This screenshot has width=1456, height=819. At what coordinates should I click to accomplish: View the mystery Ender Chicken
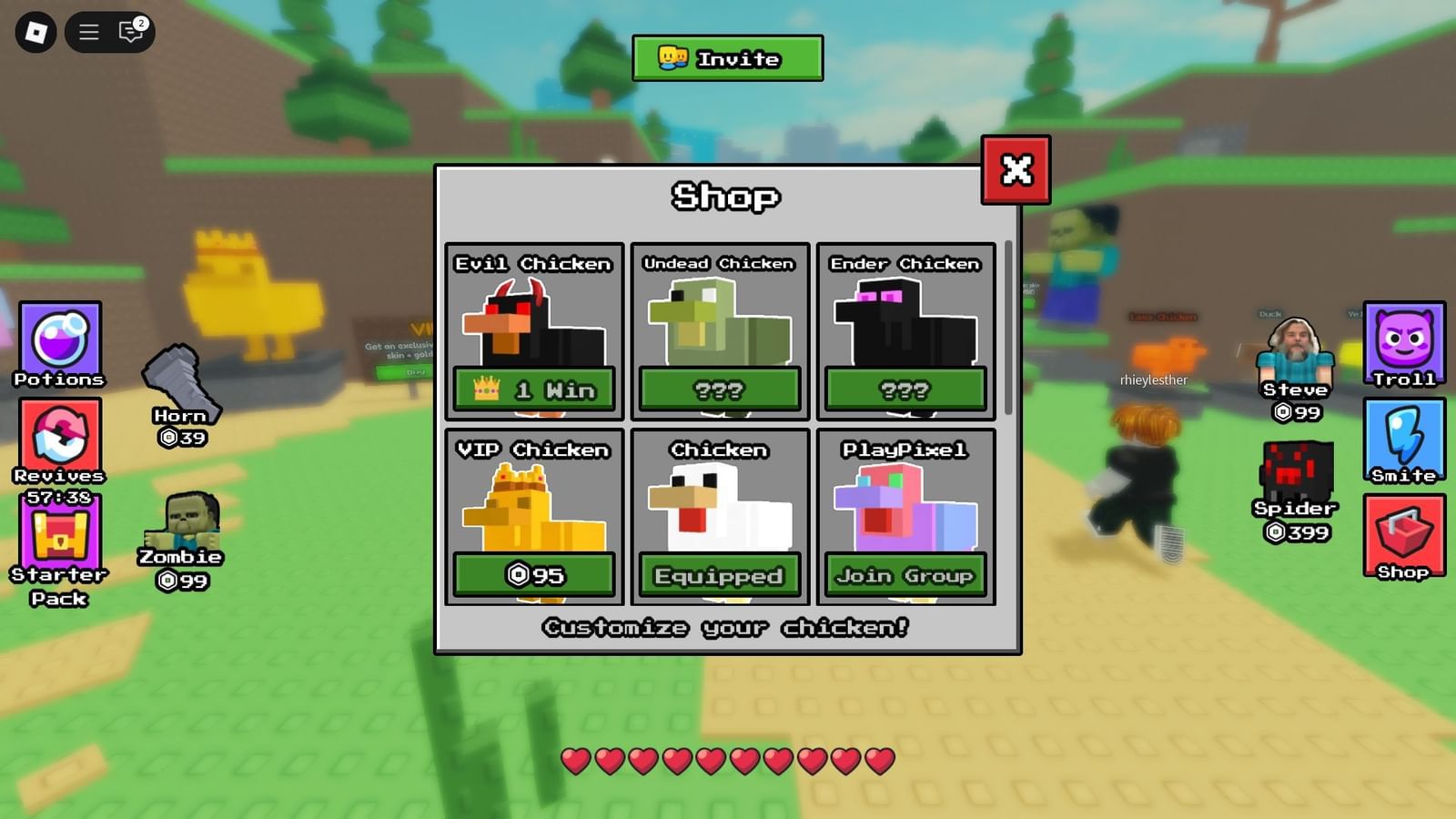pos(905,389)
